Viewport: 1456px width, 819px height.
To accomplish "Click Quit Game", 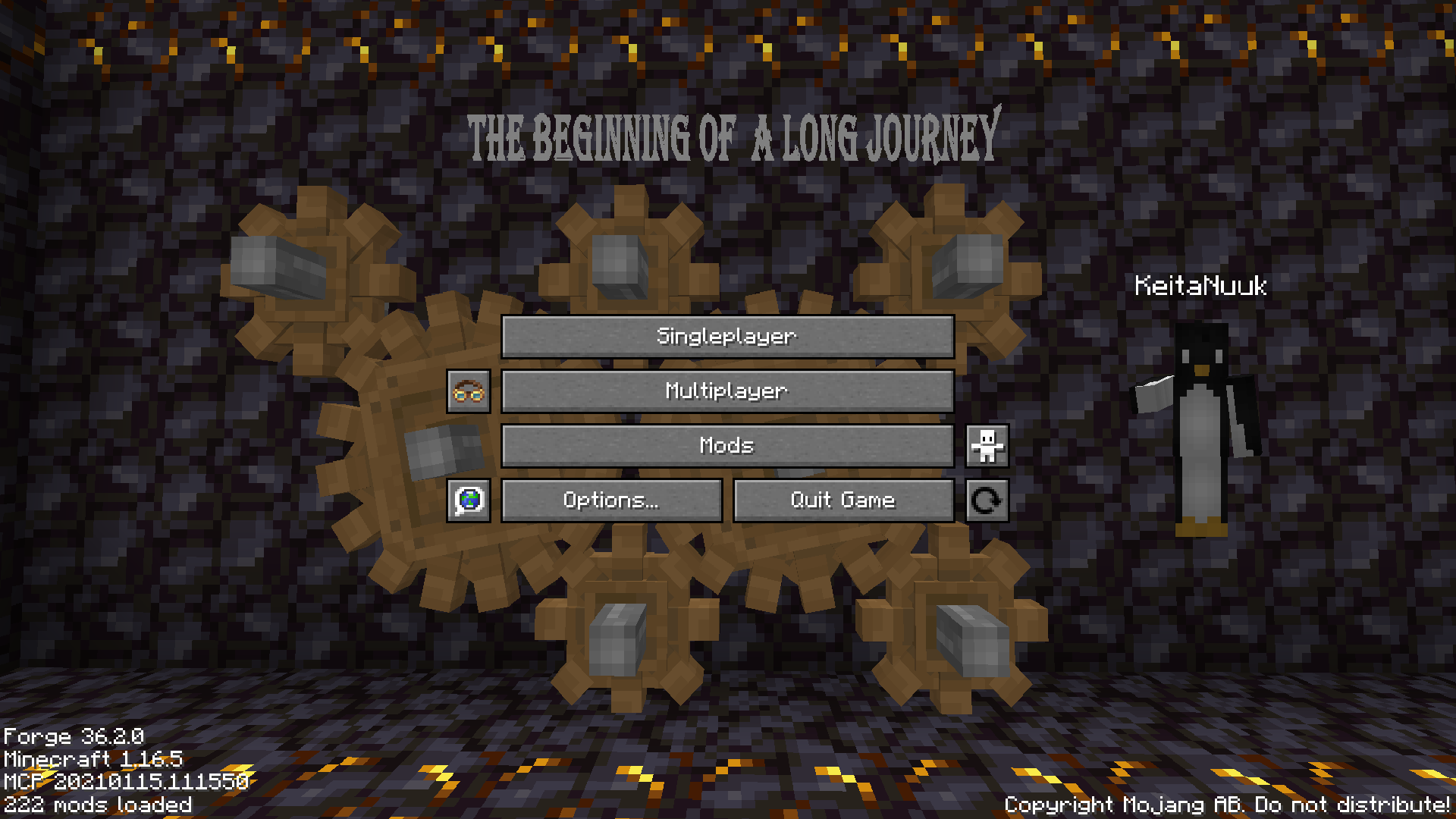I will pyautogui.click(x=843, y=500).
